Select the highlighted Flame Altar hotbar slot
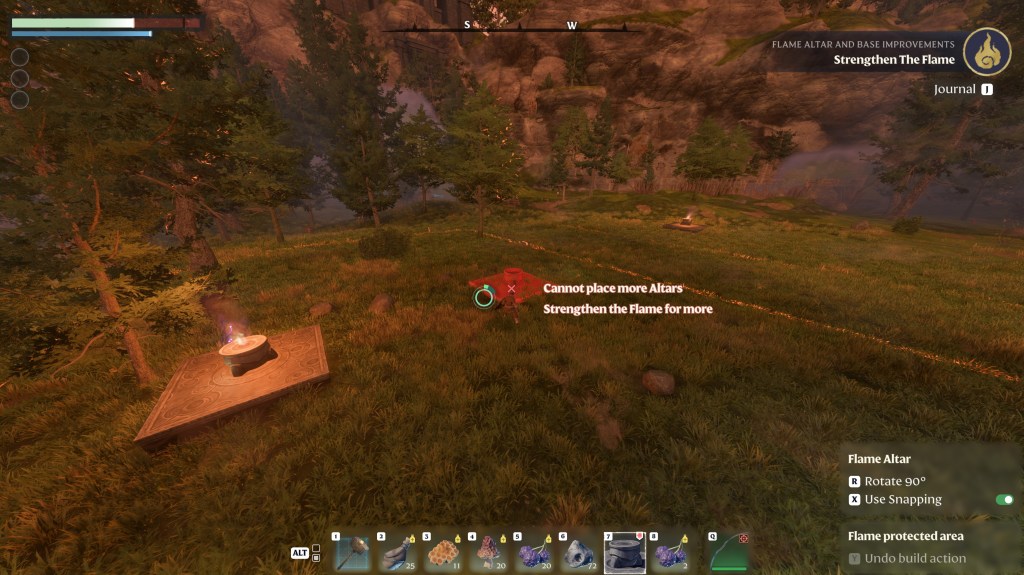Image resolution: width=1024 pixels, height=575 pixels. coord(625,552)
